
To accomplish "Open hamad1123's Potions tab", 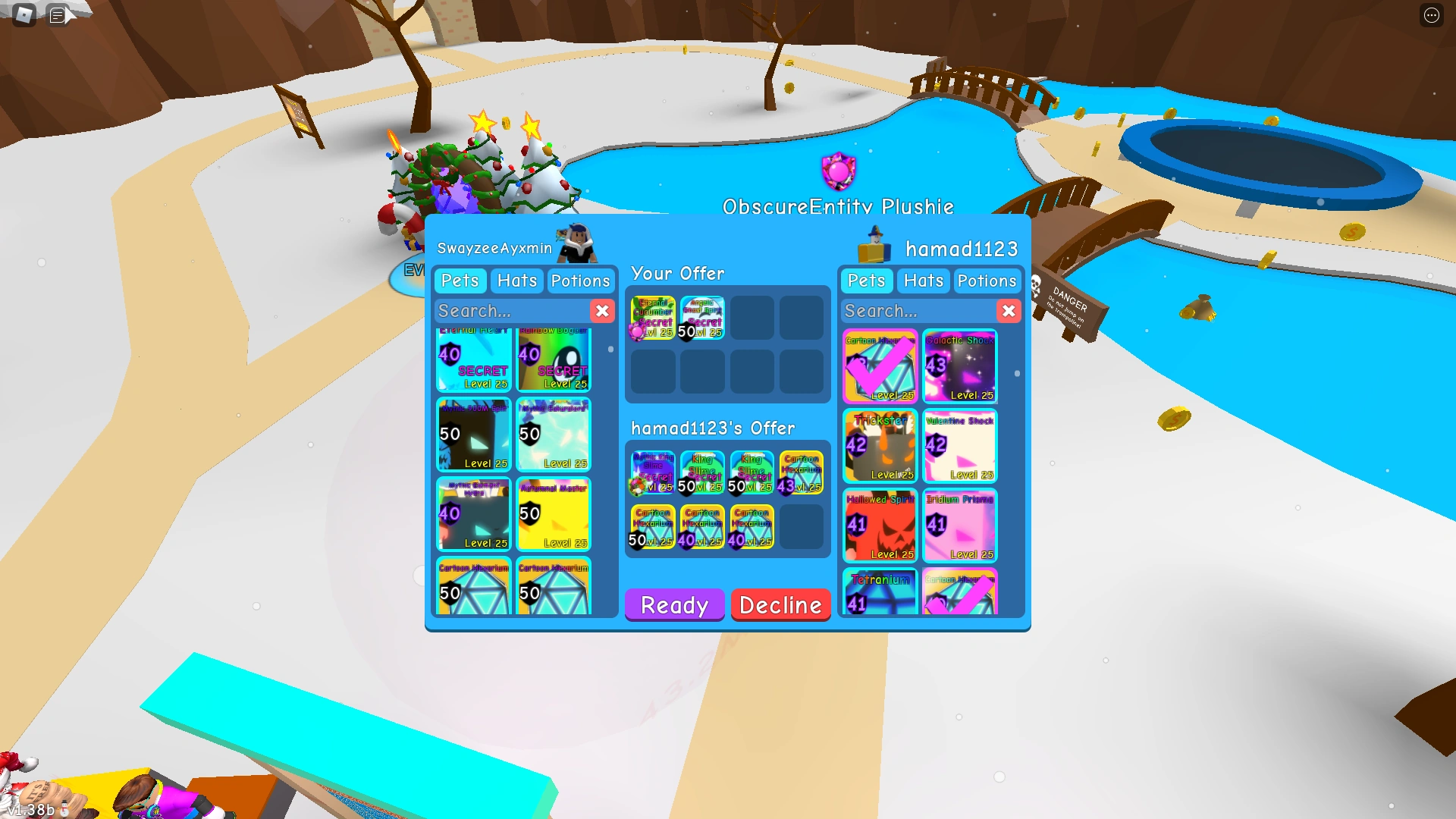I will point(987,281).
